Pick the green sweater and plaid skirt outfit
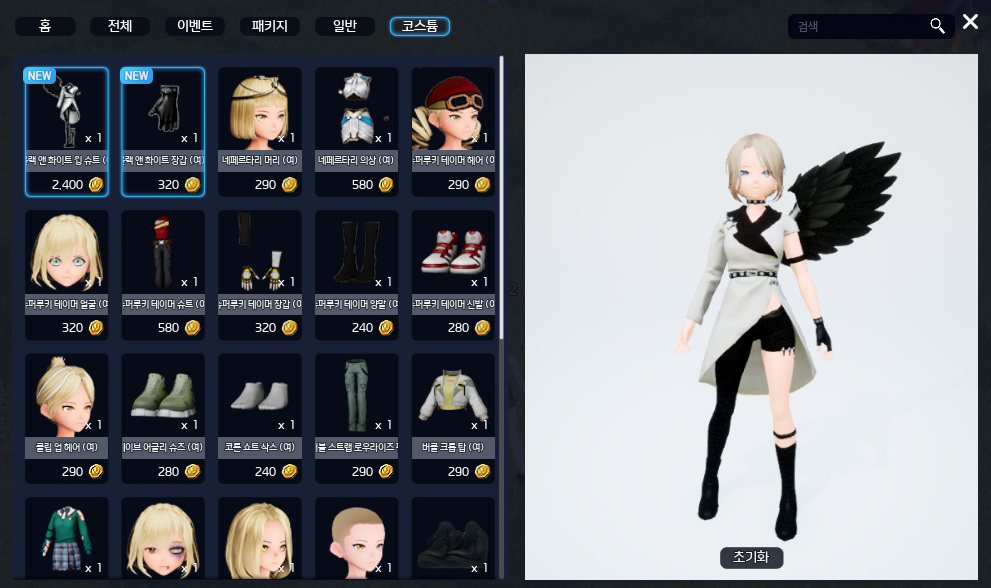 tap(66, 538)
